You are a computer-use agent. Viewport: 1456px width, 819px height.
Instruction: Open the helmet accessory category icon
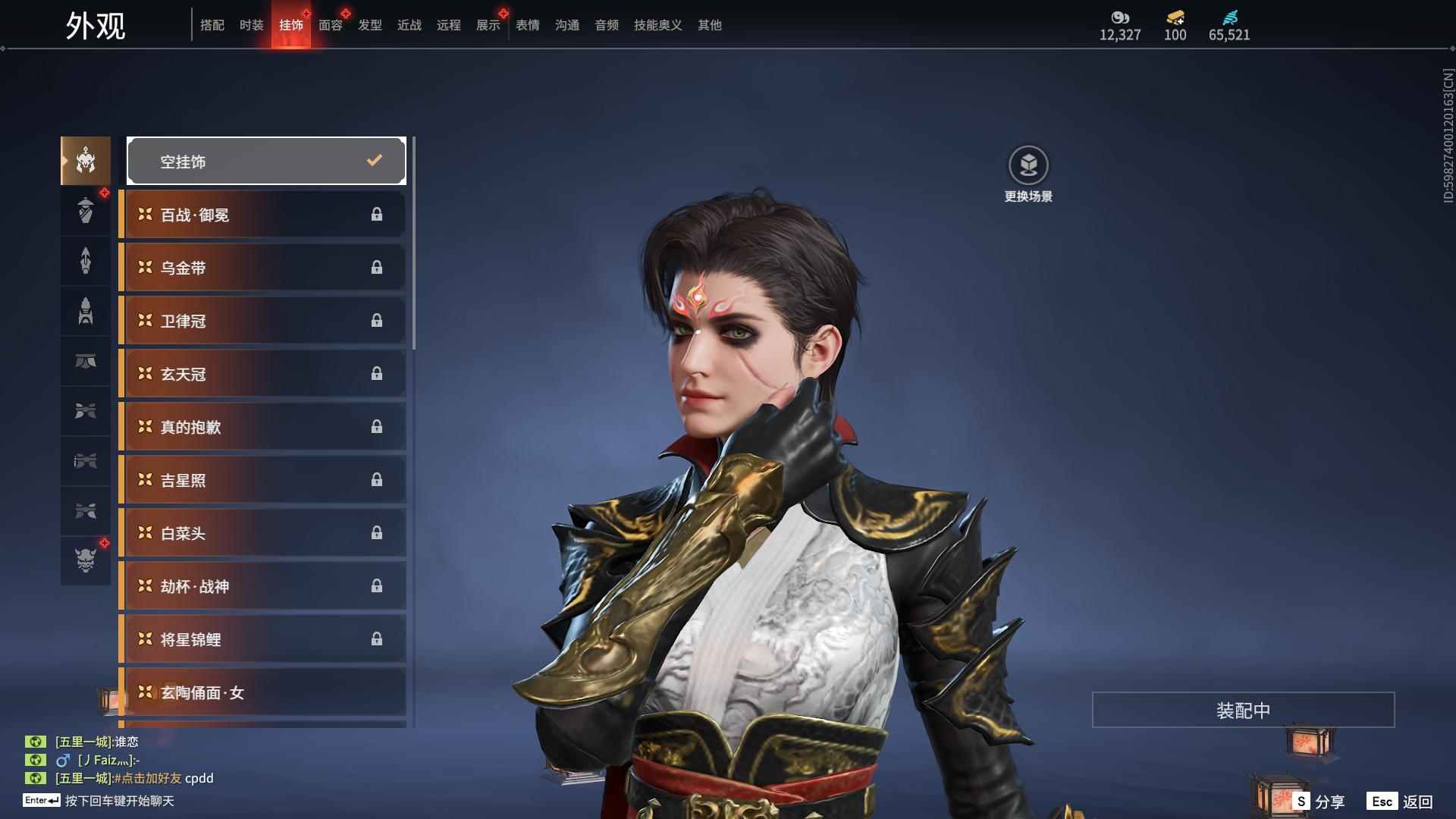click(86, 161)
